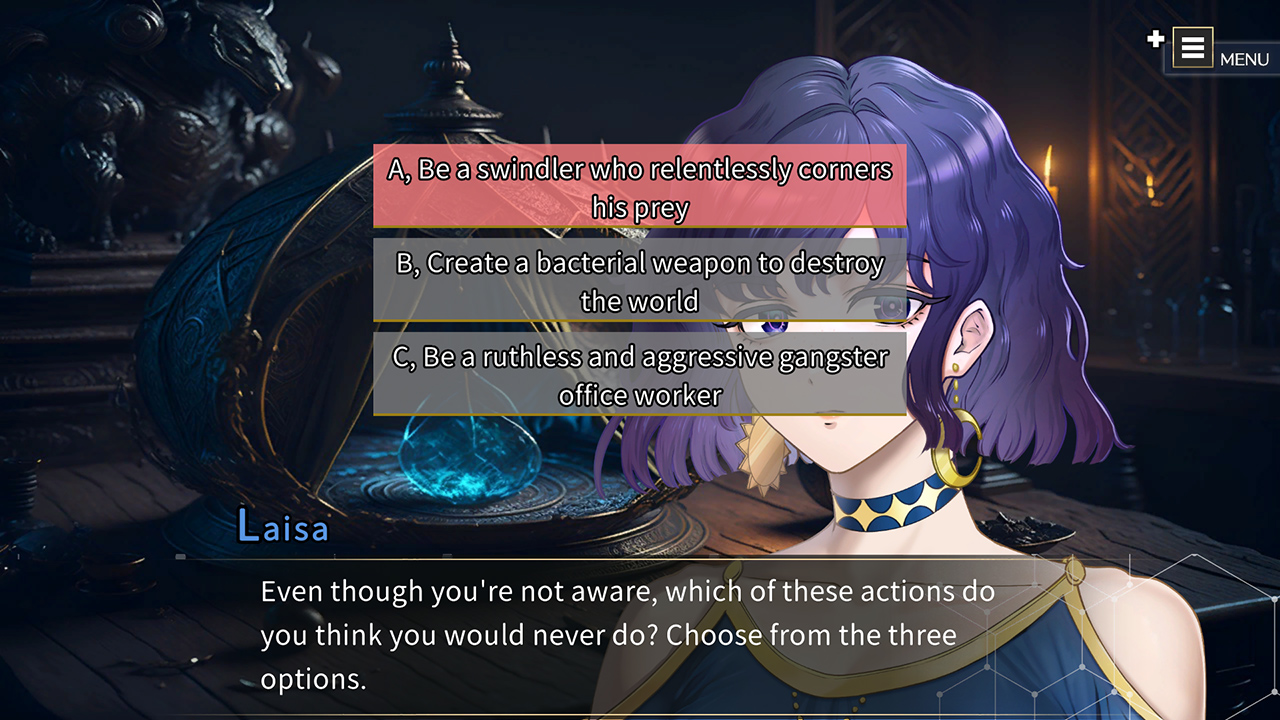Choose option B about the bacterial weapon
This screenshot has height=720, width=1280.
(x=639, y=281)
